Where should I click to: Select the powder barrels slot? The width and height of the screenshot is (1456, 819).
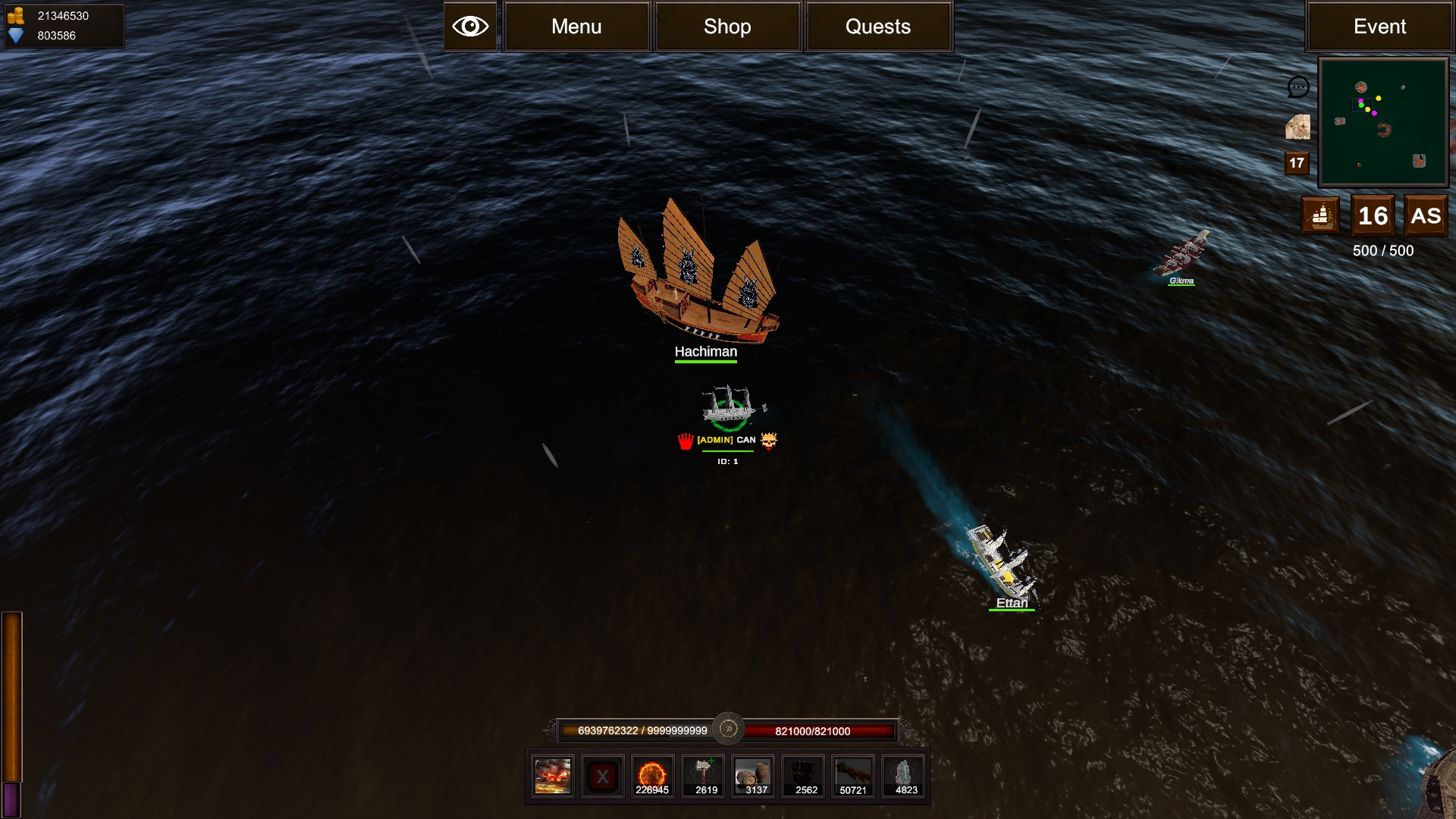point(753,777)
